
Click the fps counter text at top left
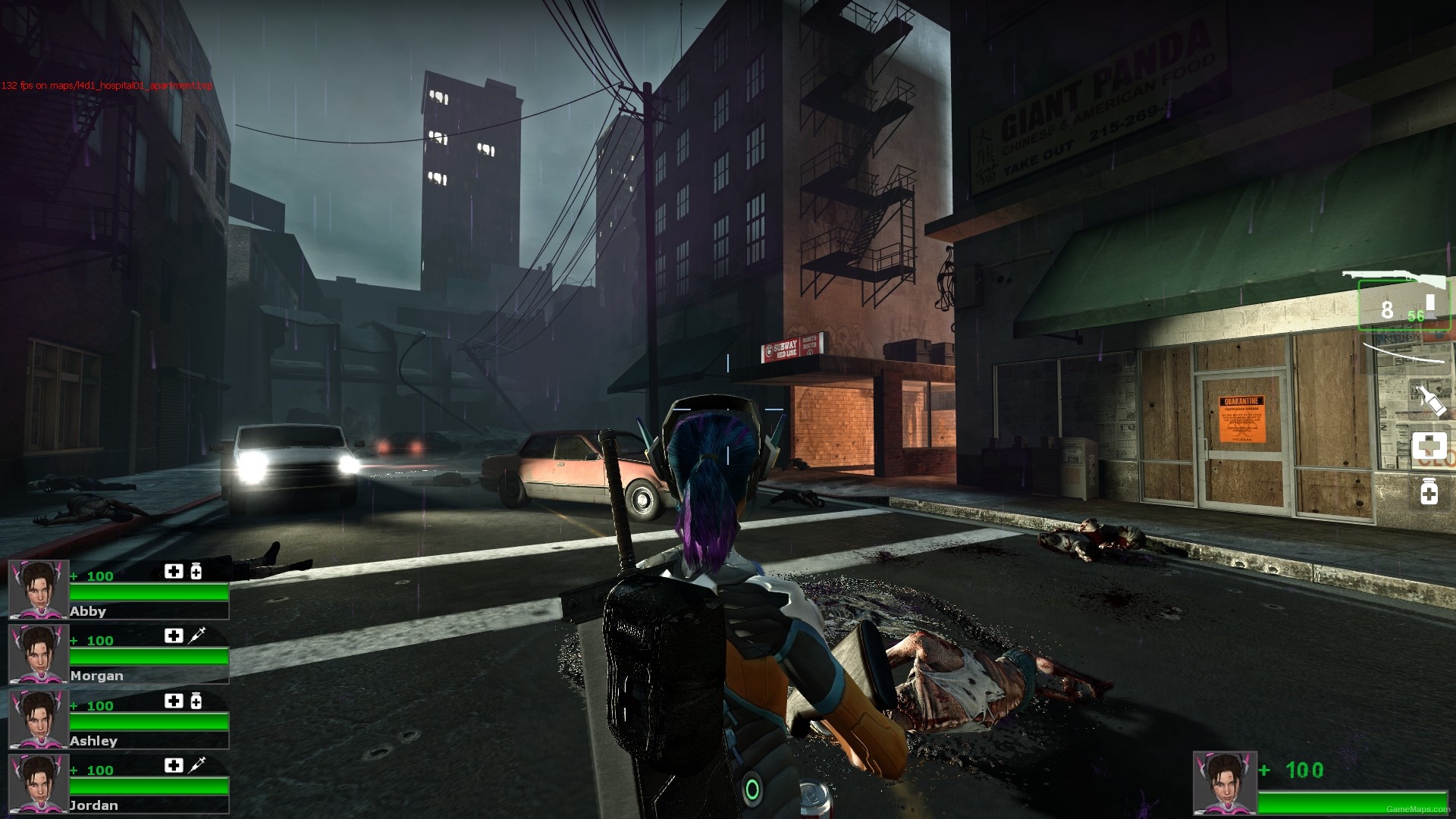pos(106,86)
